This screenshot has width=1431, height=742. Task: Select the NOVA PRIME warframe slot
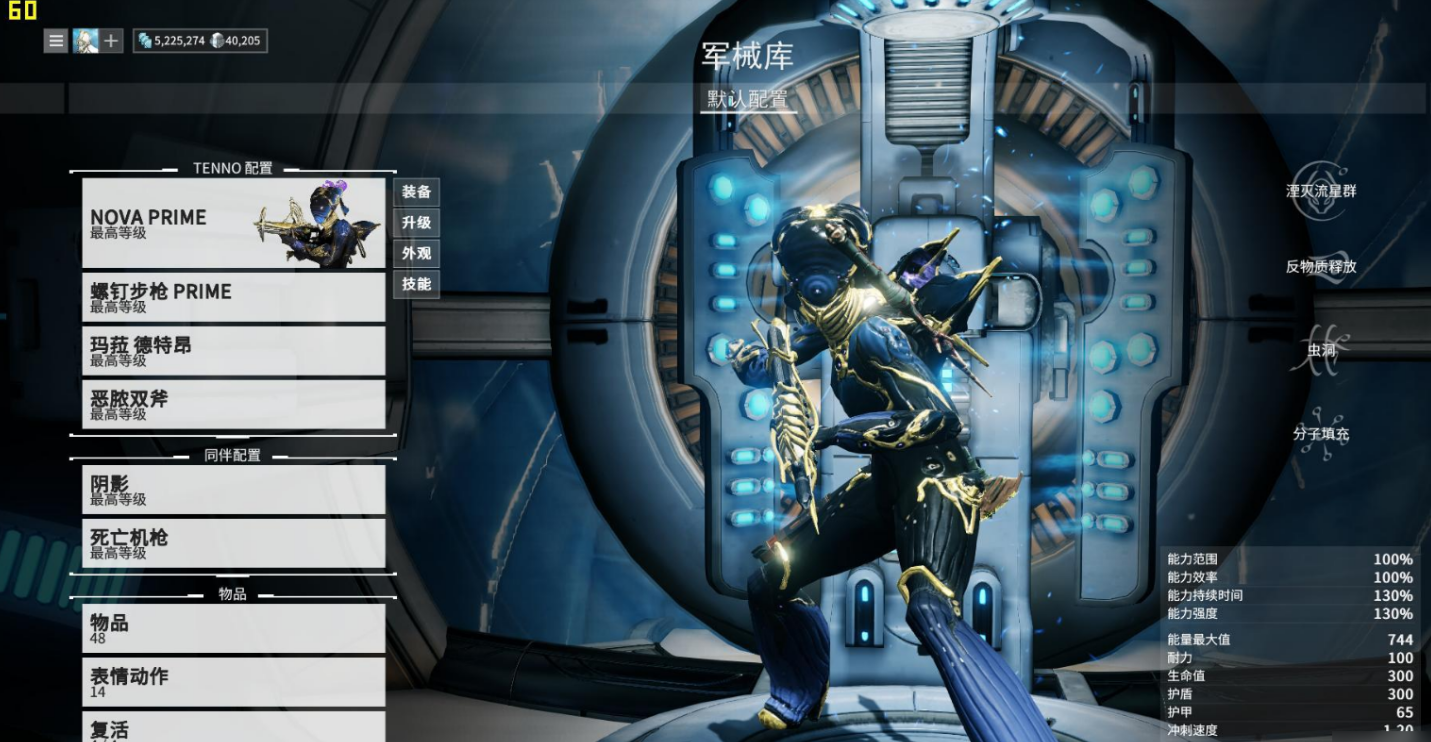[233, 223]
